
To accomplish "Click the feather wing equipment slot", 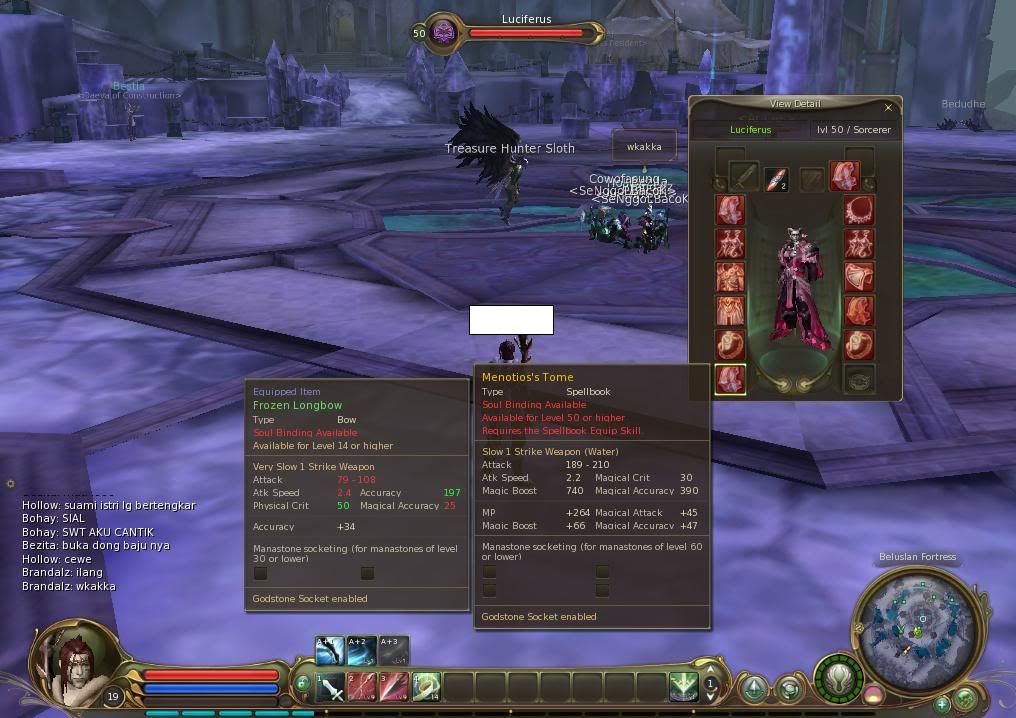I will [x=844, y=177].
